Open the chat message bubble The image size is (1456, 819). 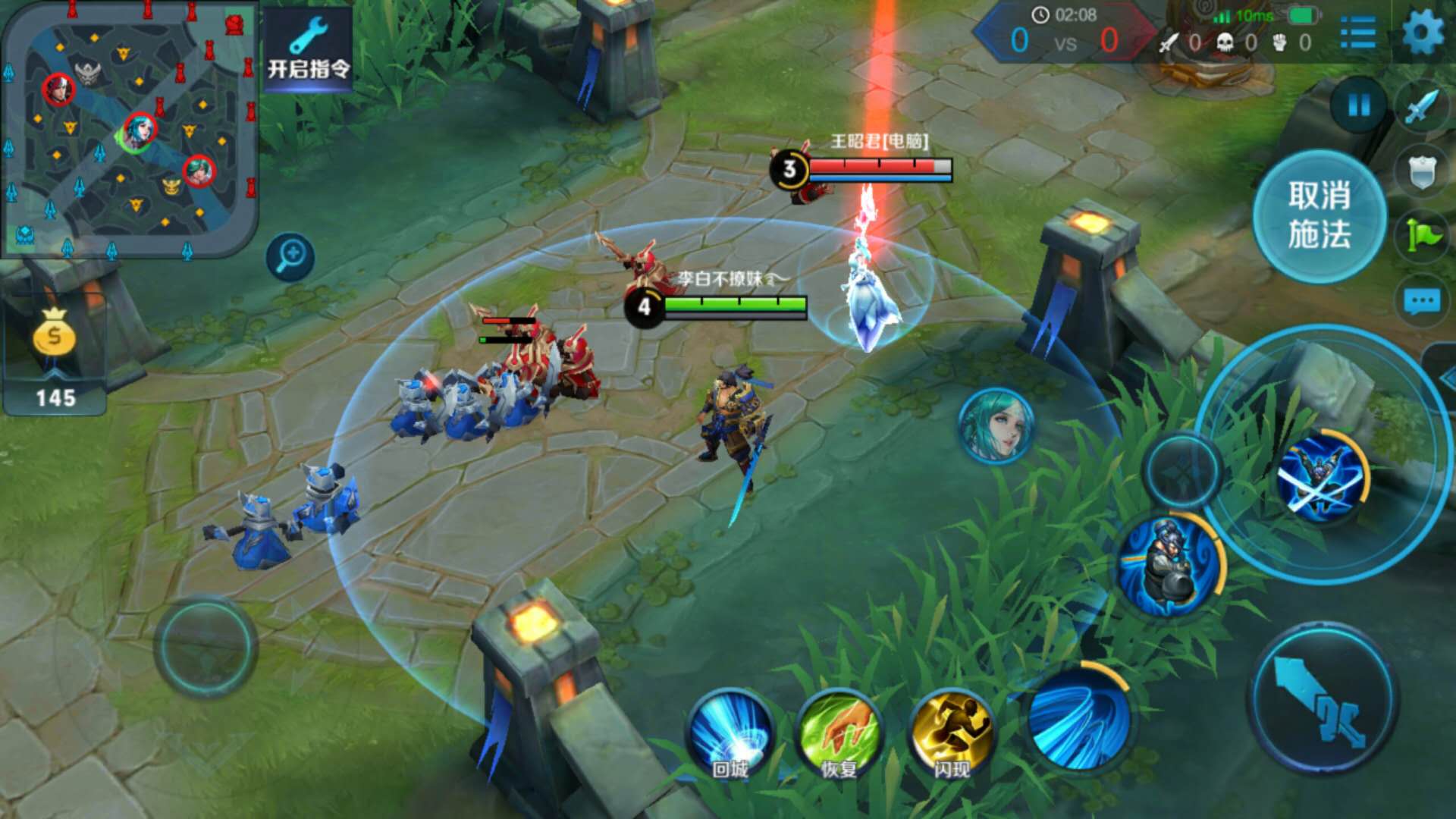tap(1422, 302)
